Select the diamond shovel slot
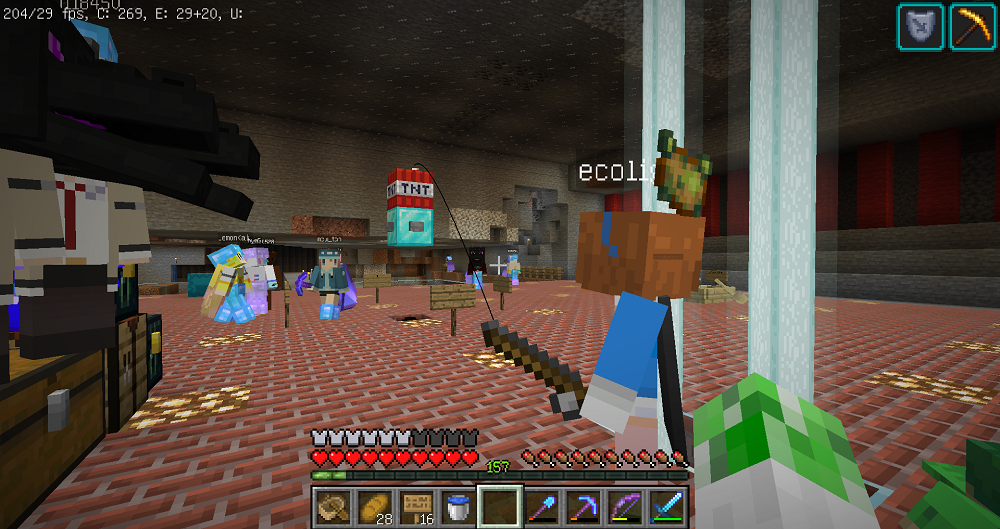 pos(541,506)
